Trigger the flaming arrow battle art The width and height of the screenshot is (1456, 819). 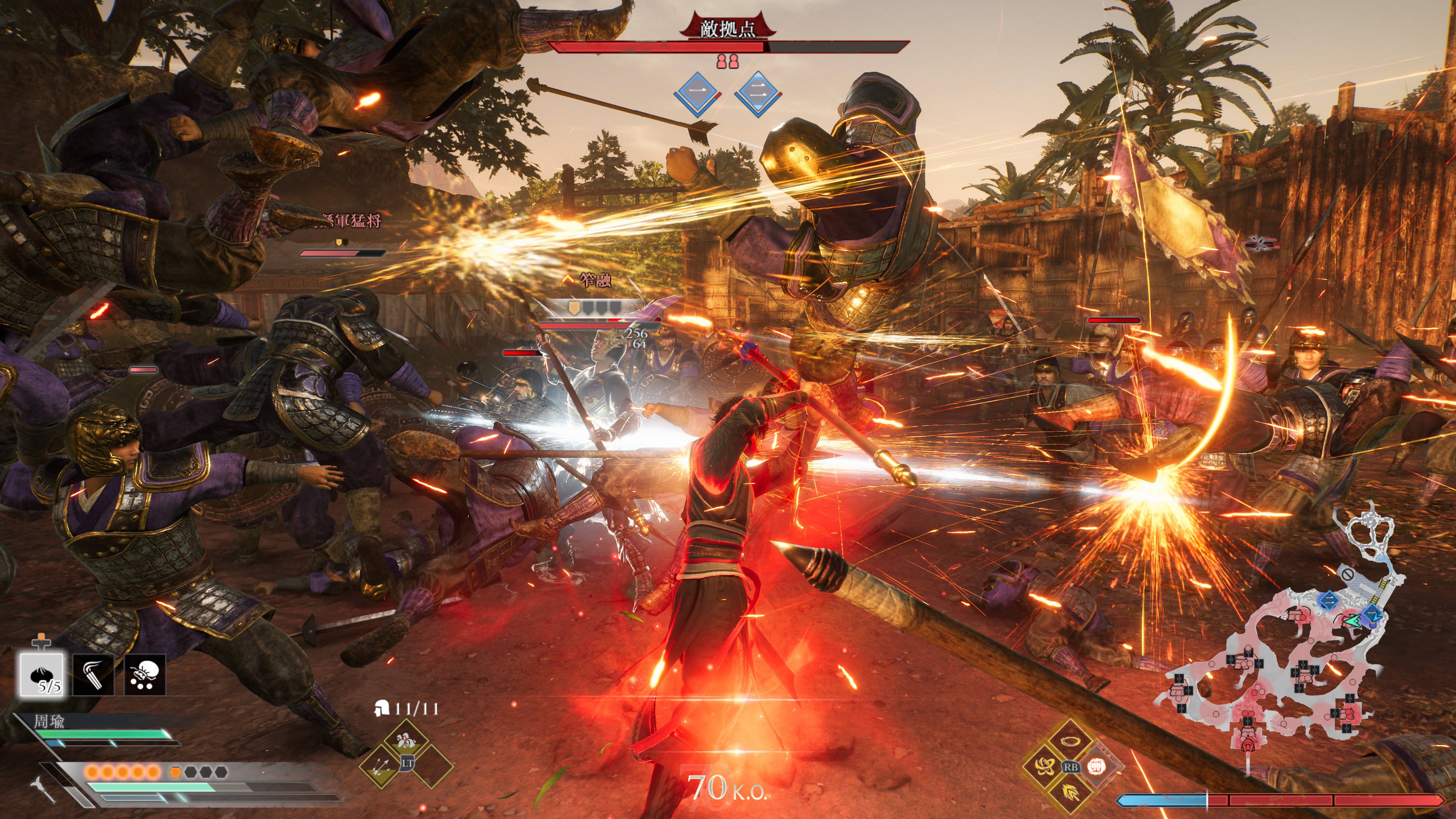click(1069, 793)
